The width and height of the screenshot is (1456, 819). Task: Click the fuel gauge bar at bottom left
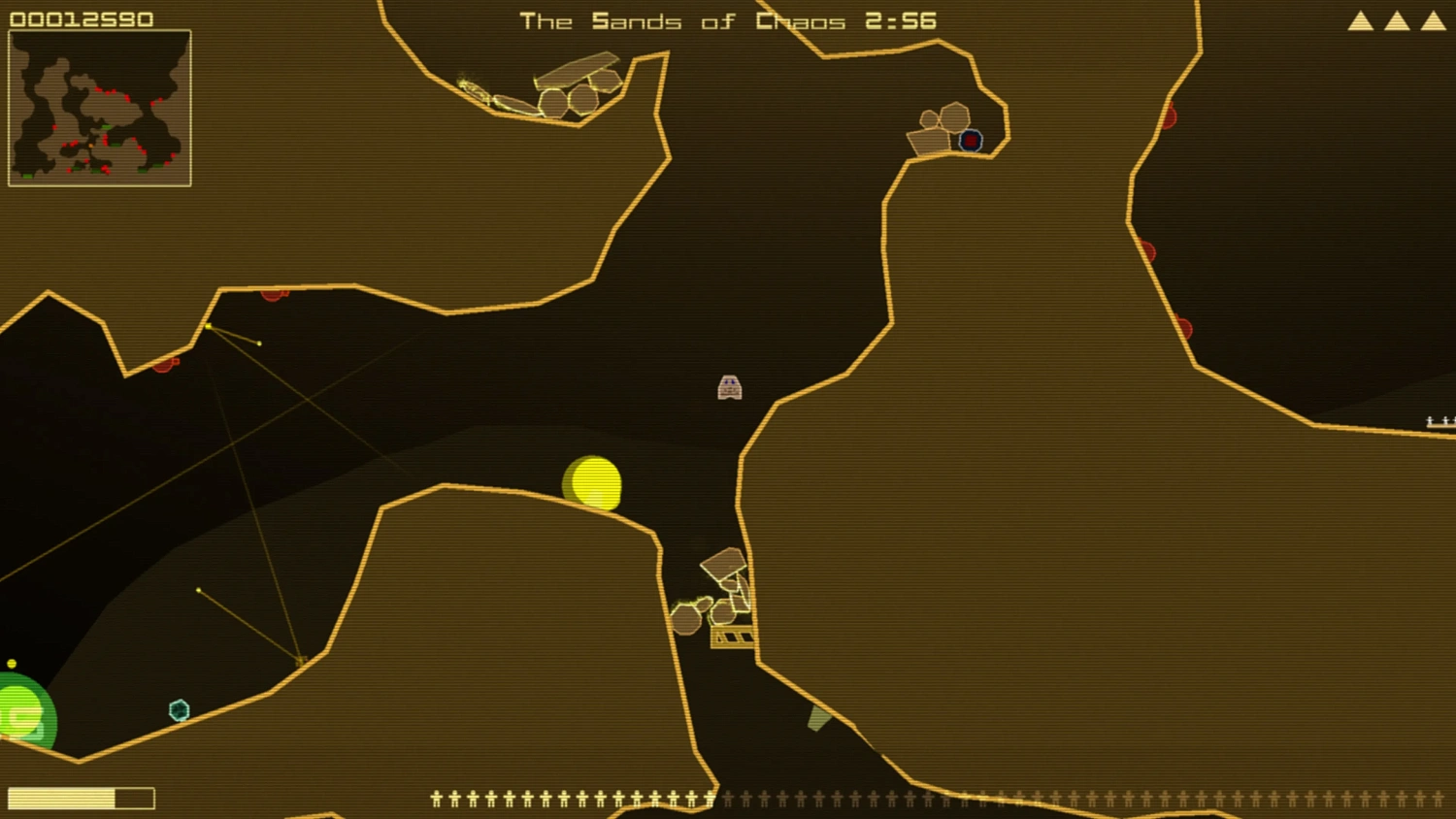point(83,797)
